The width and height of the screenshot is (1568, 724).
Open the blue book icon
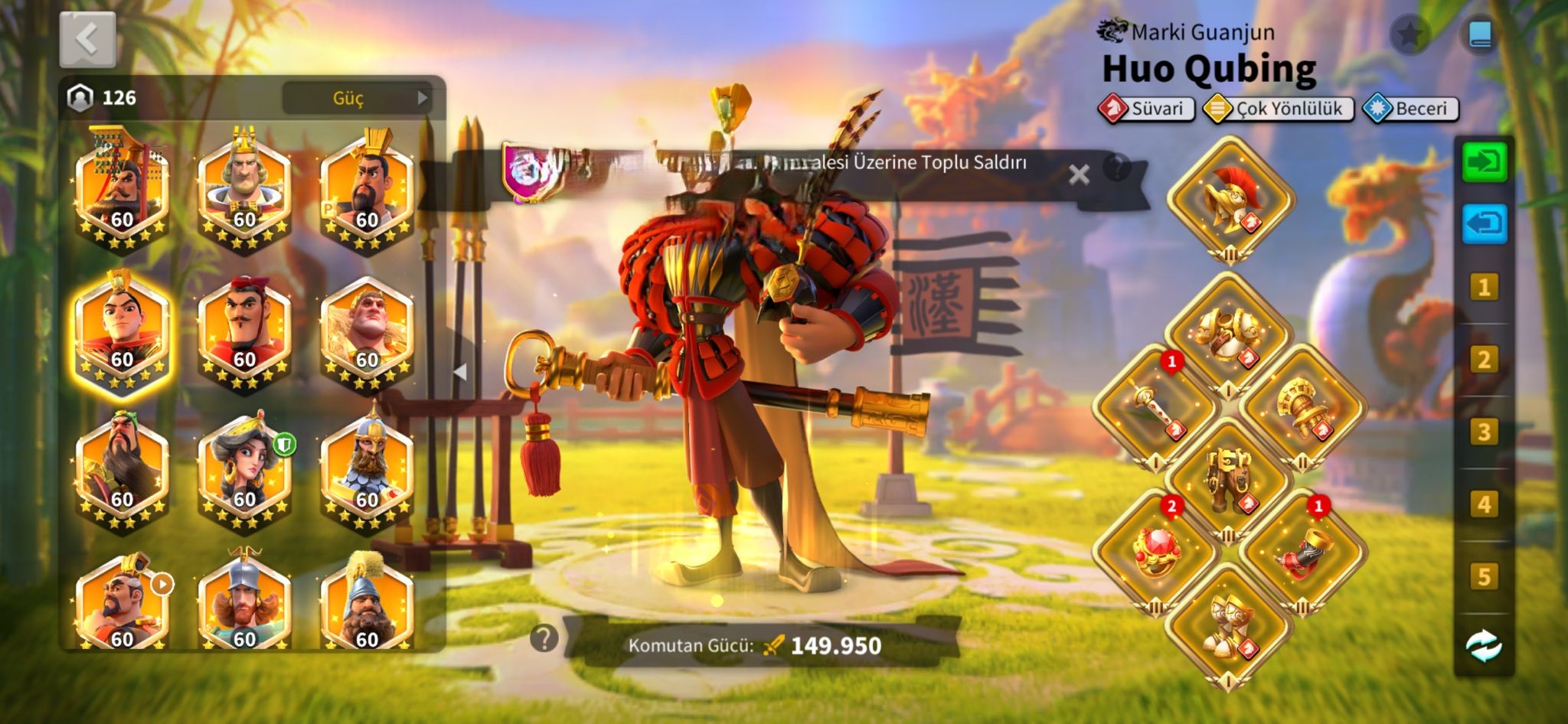coord(1479,35)
